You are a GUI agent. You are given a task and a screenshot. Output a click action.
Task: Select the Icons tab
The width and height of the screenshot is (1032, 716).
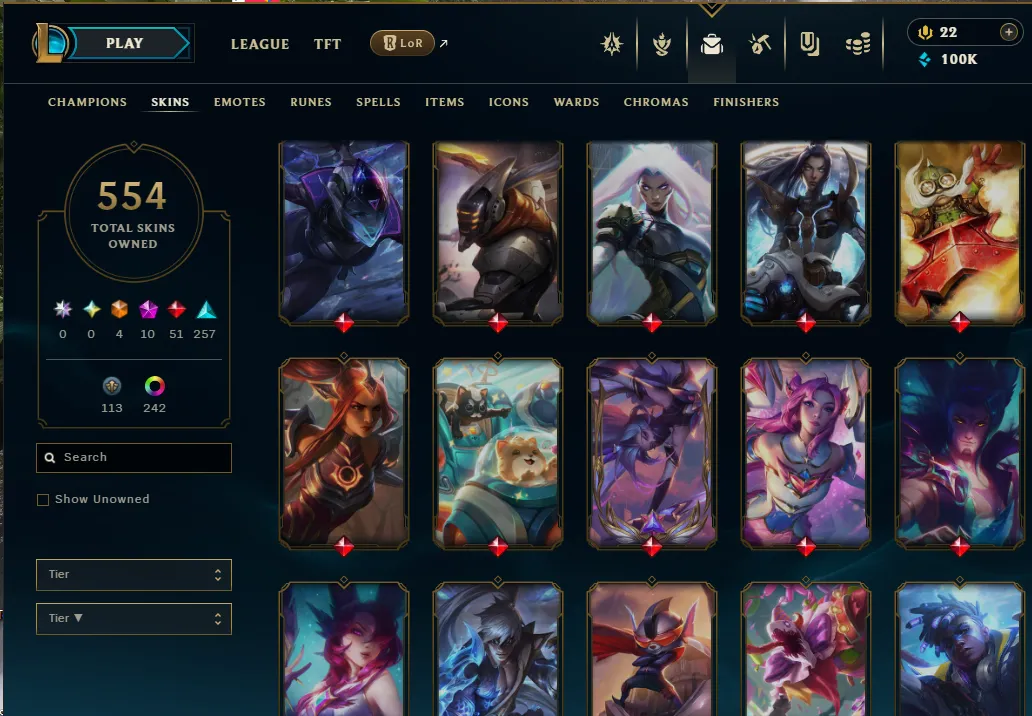point(509,102)
